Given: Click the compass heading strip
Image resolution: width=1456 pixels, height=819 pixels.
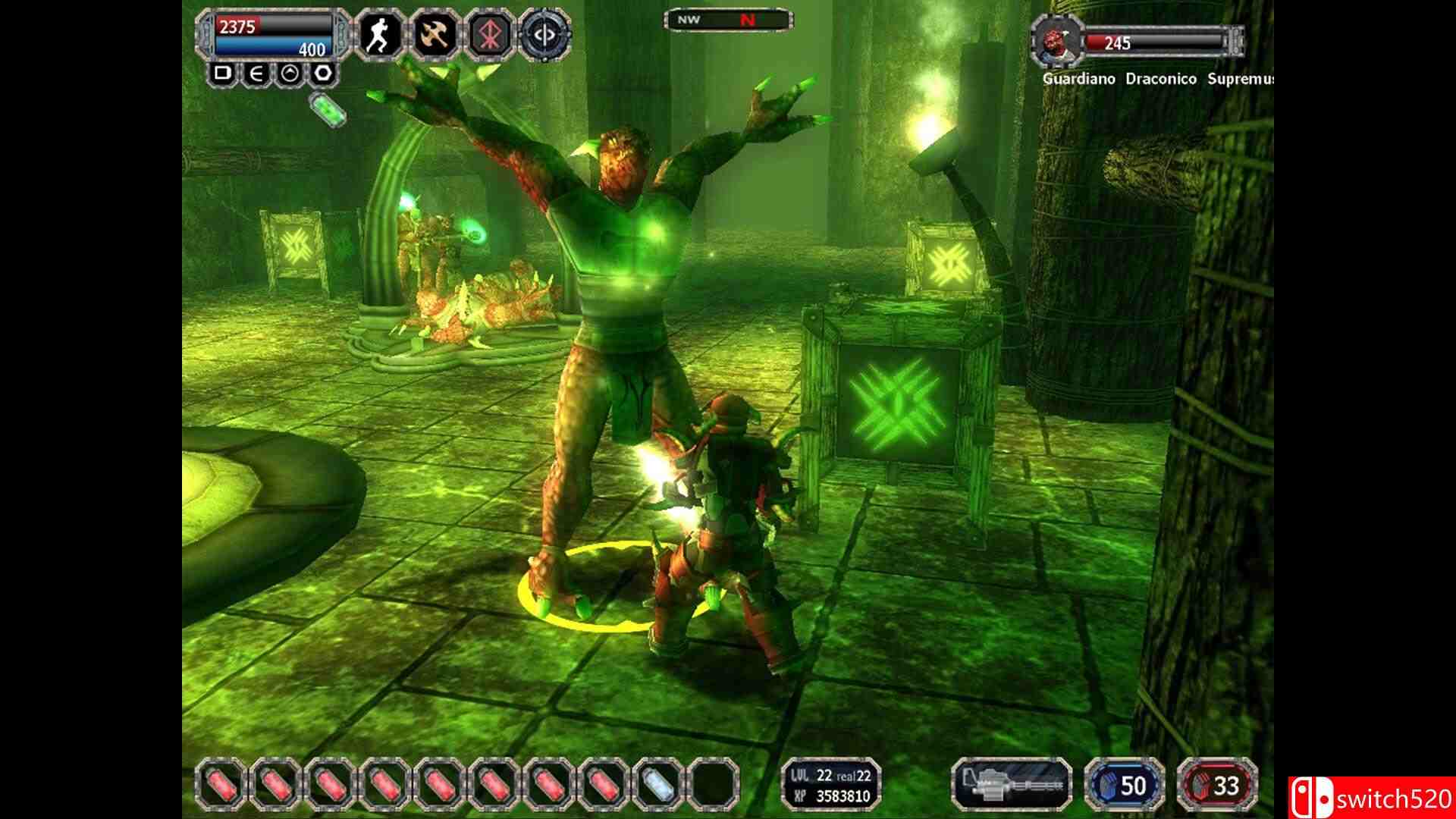Looking at the screenshot, I should click(x=728, y=20).
